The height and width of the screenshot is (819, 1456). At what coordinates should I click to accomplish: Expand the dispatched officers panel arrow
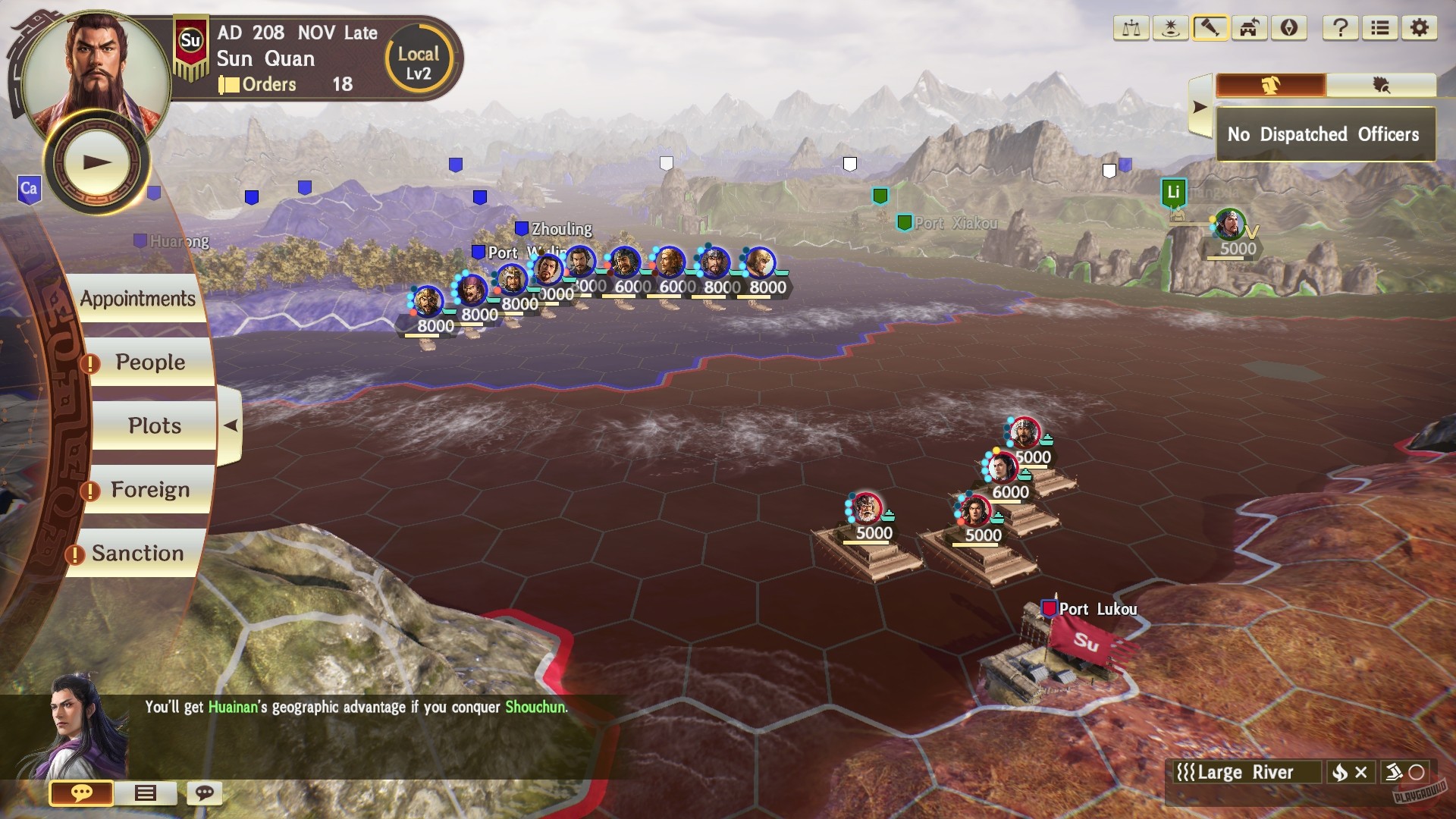(1200, 106)
